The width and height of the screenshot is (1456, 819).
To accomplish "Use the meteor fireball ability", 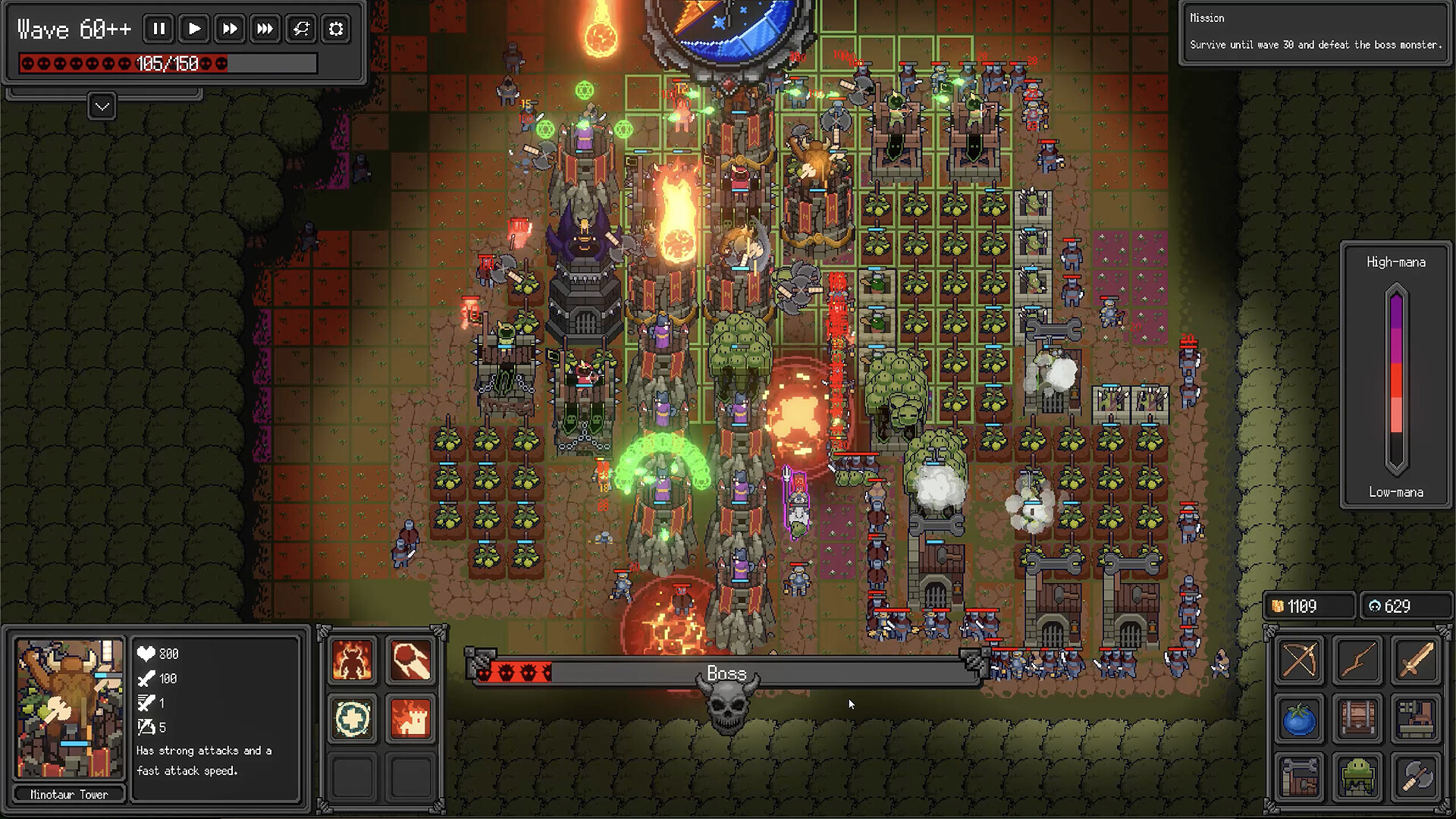I will click(x=411, y=660).
